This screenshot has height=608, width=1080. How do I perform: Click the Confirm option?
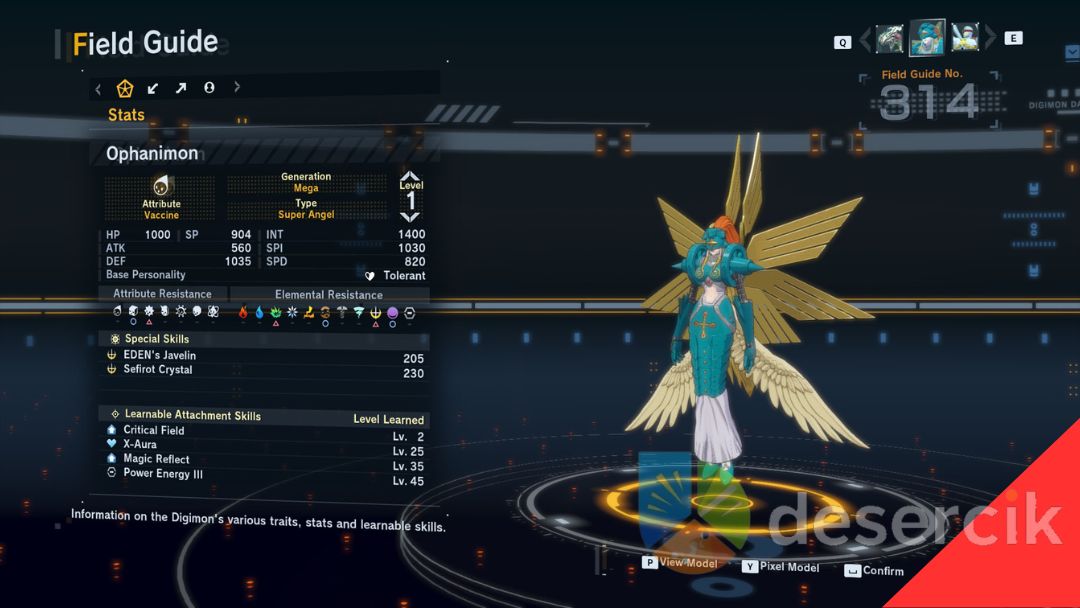(x=882, y=571)
